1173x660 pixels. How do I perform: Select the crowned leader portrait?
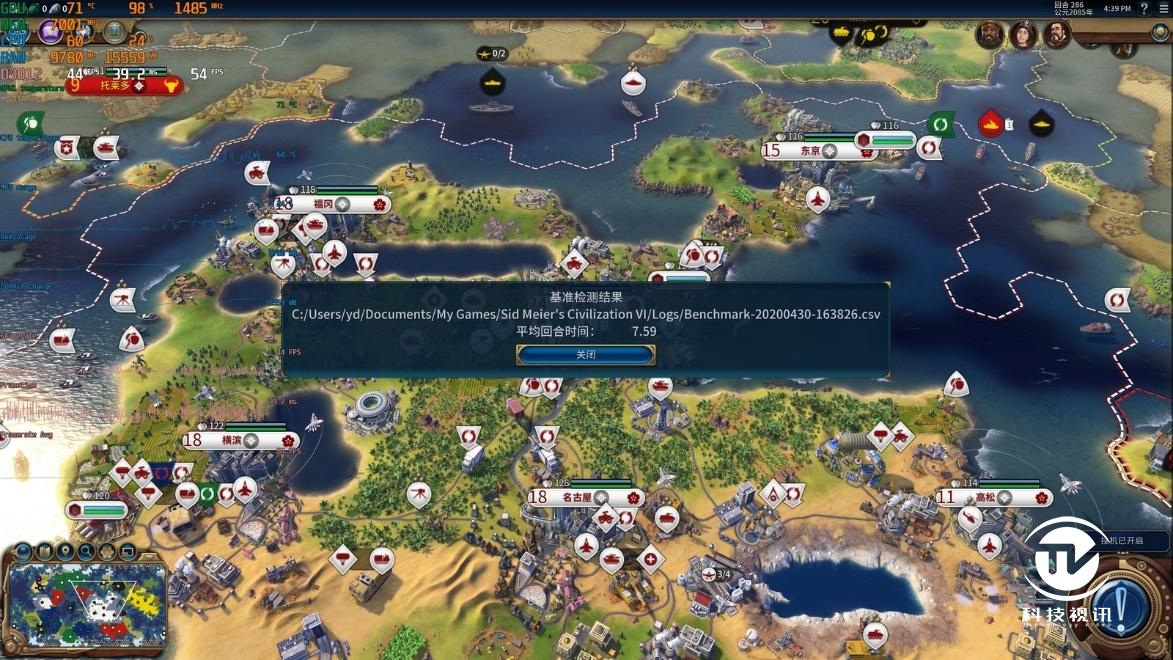point(1023,34)
